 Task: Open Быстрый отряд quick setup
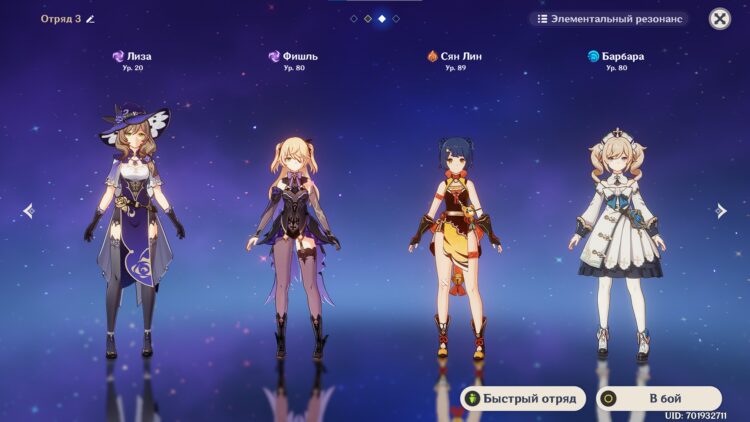click(x=520, y=398)
